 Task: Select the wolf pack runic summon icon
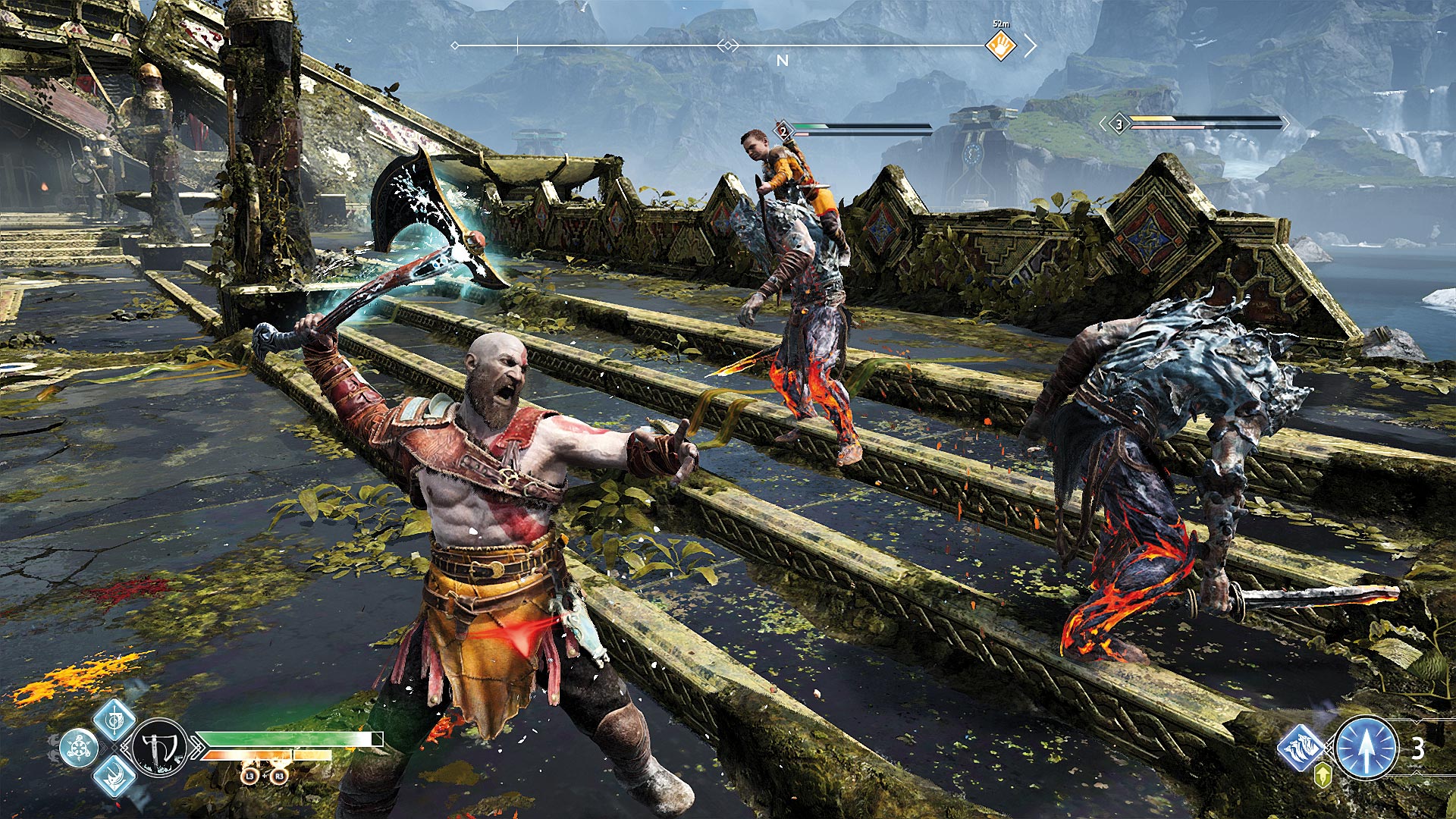[x=1301, y=747]
